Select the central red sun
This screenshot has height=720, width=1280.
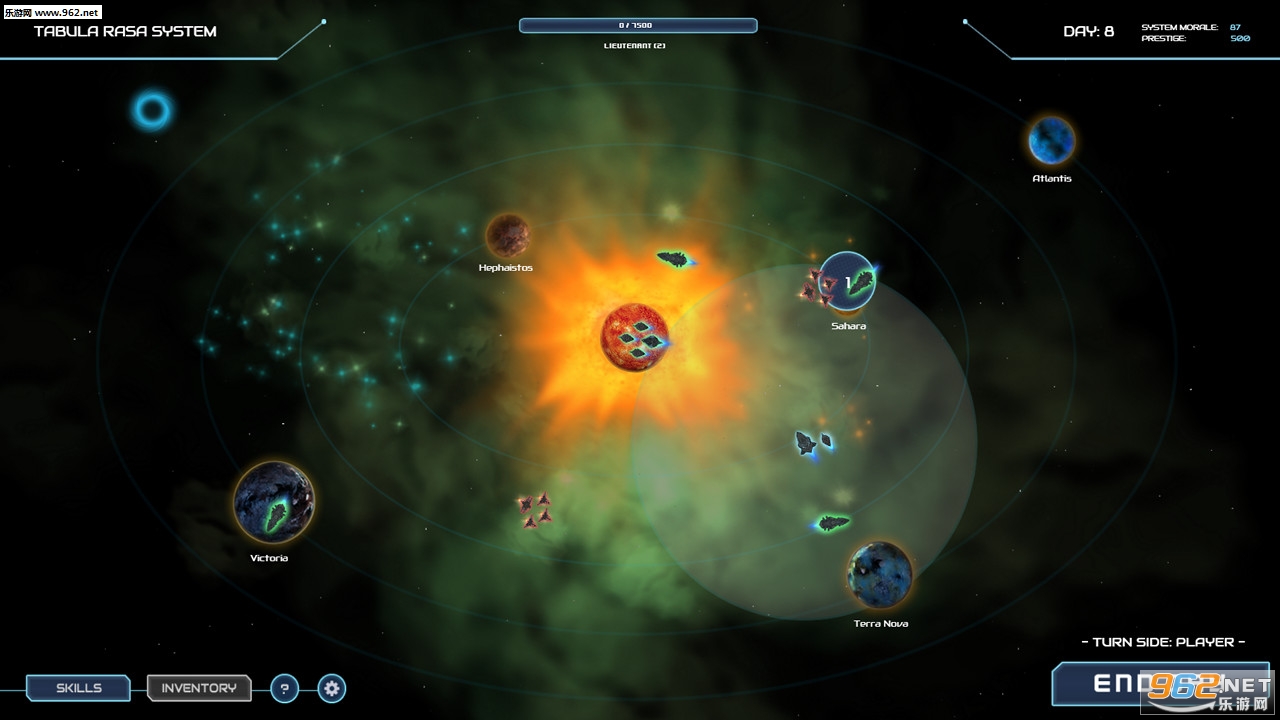(x=633, y=338)
